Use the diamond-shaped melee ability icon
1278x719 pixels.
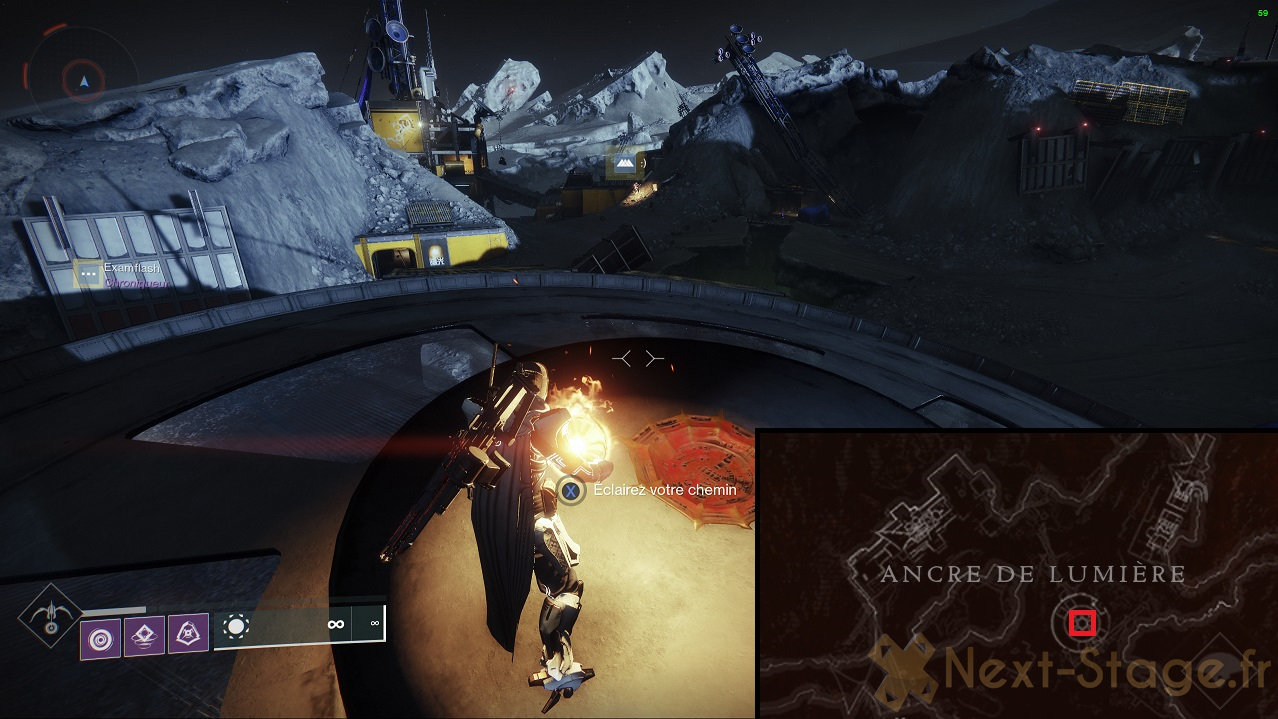point(144,636)
